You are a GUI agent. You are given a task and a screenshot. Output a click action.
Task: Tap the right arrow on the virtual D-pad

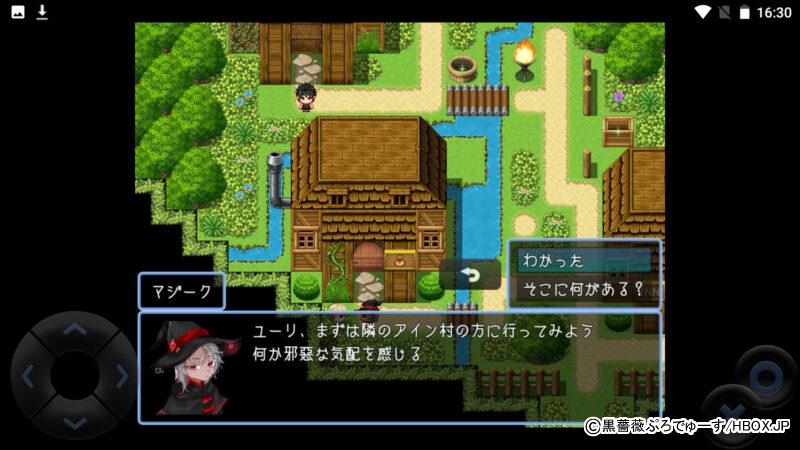tap(121, 377)
